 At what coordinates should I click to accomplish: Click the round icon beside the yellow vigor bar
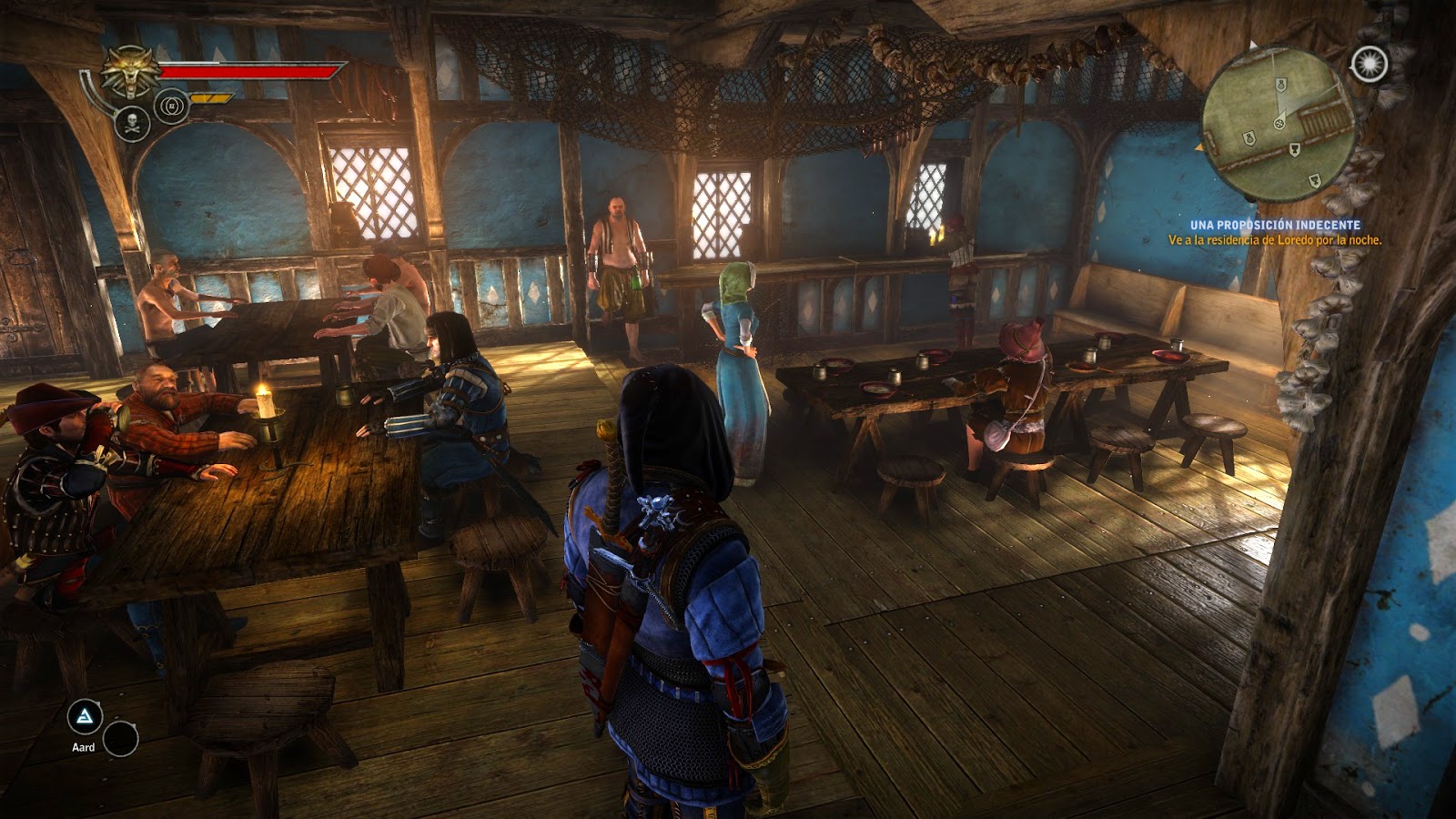[x=171, y=106]
